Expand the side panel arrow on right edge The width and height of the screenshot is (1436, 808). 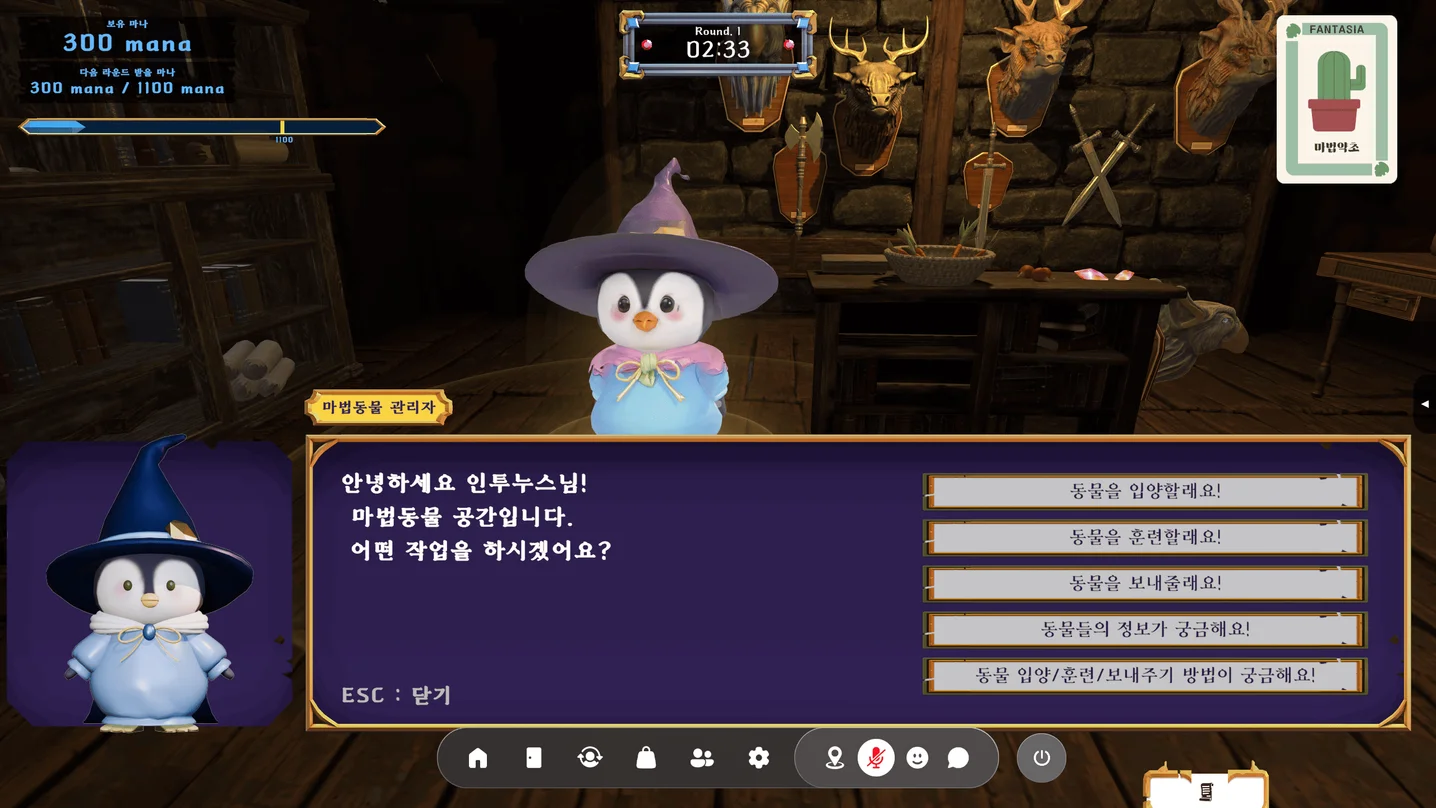pyautogui.click(x=1425, y=404)
